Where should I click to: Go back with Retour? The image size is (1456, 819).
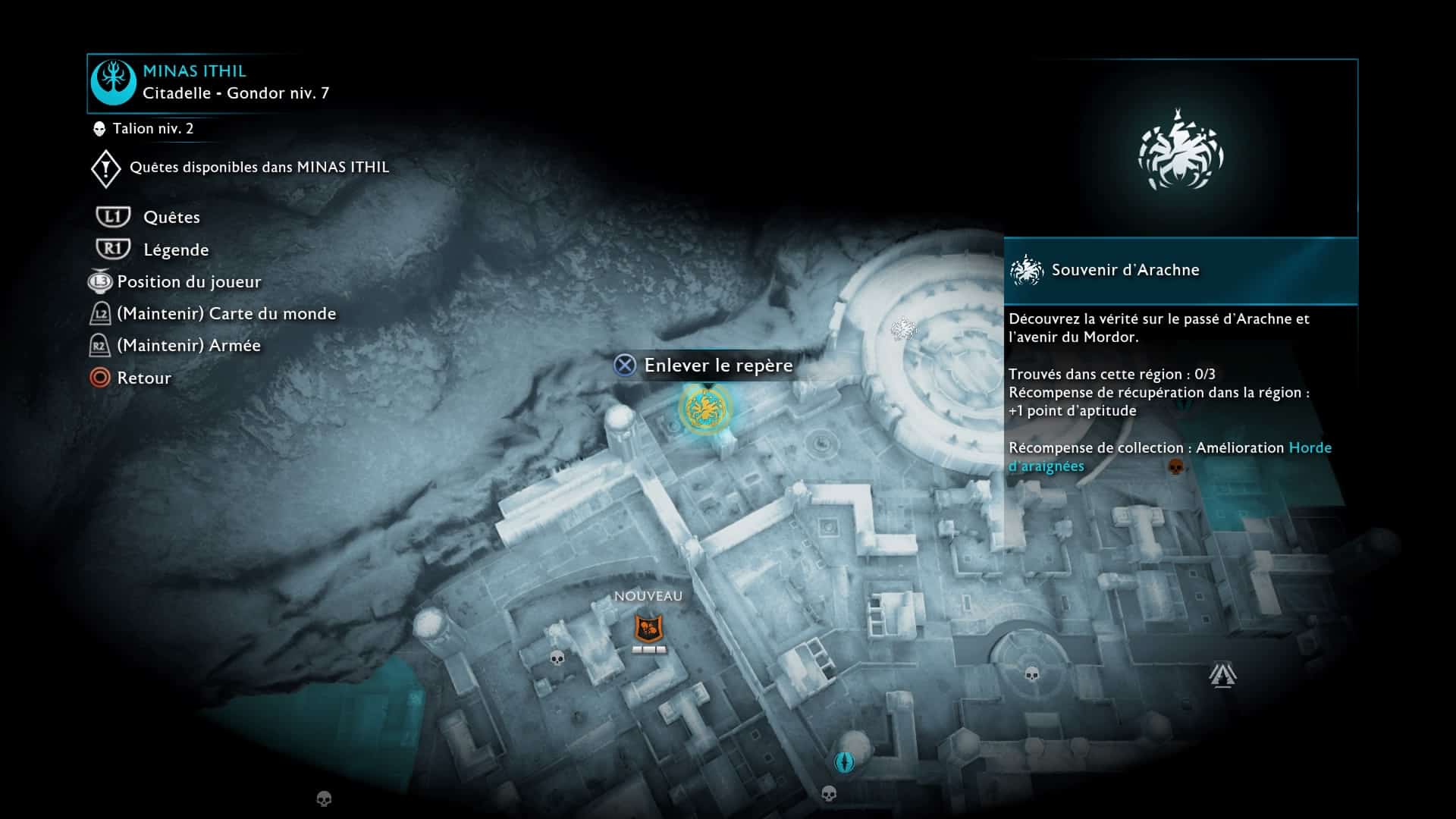coord(143,378)
